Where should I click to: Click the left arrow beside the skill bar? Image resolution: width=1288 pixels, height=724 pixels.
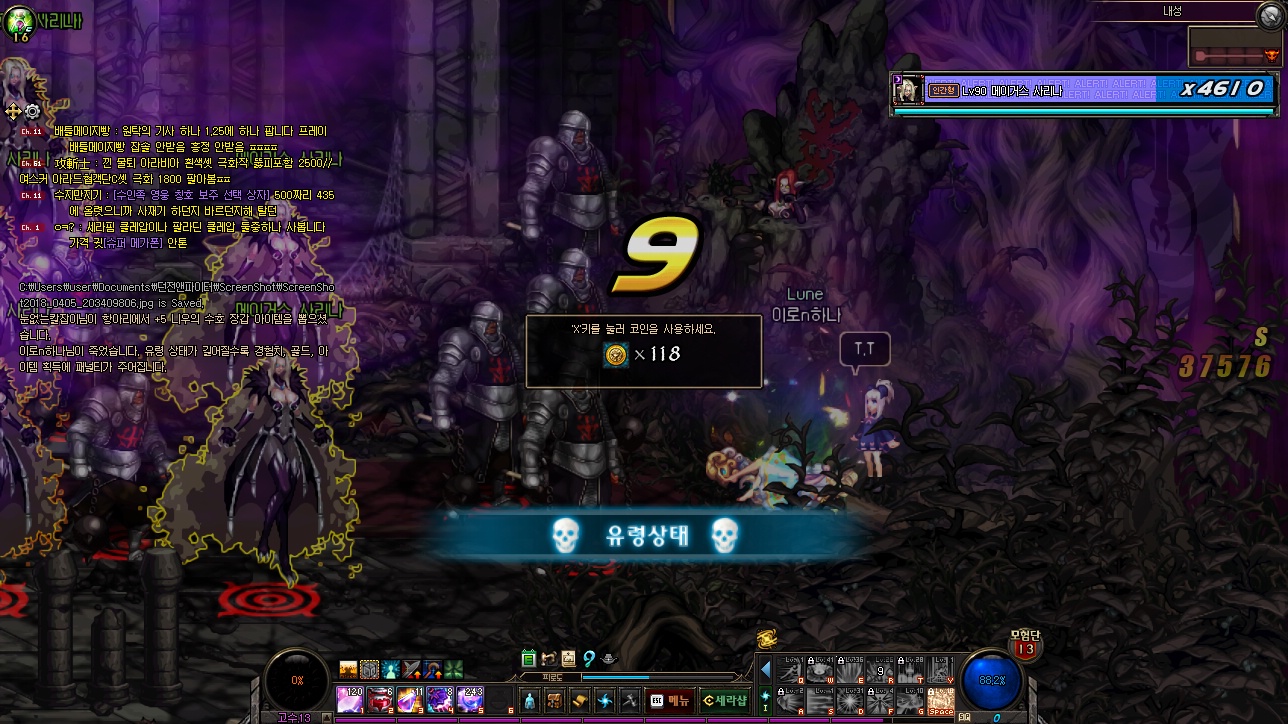pyautogui.click(x=767, y=668)
